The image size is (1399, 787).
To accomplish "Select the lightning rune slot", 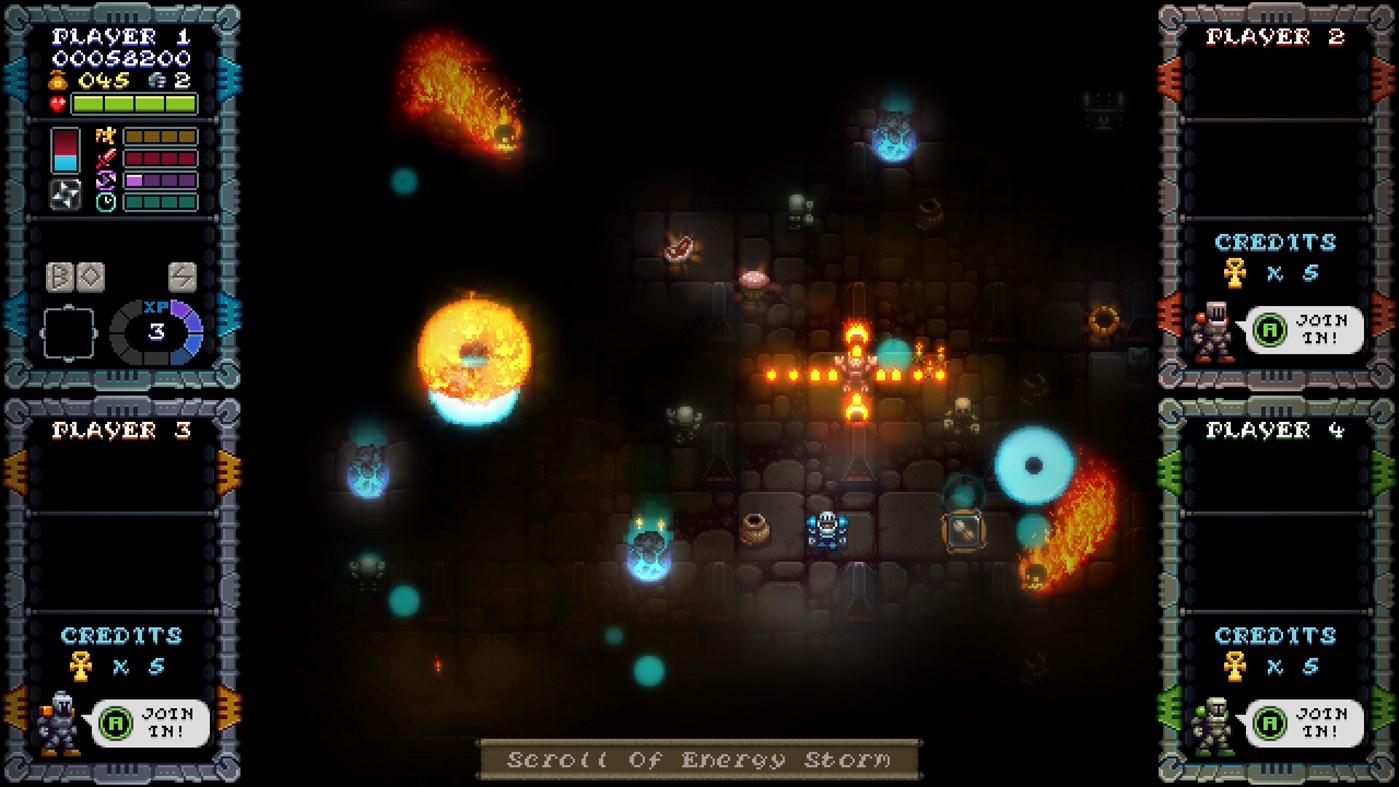I will [182, 277].
